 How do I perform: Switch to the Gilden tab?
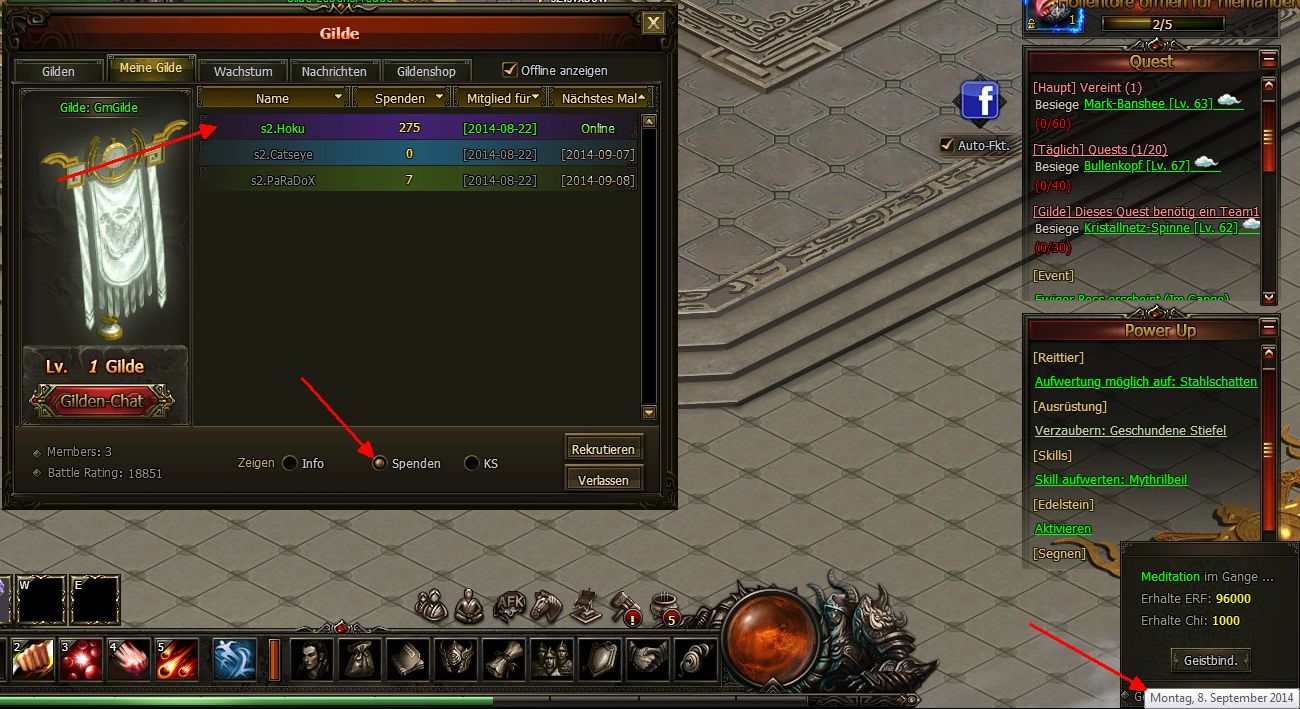(58, 72)
